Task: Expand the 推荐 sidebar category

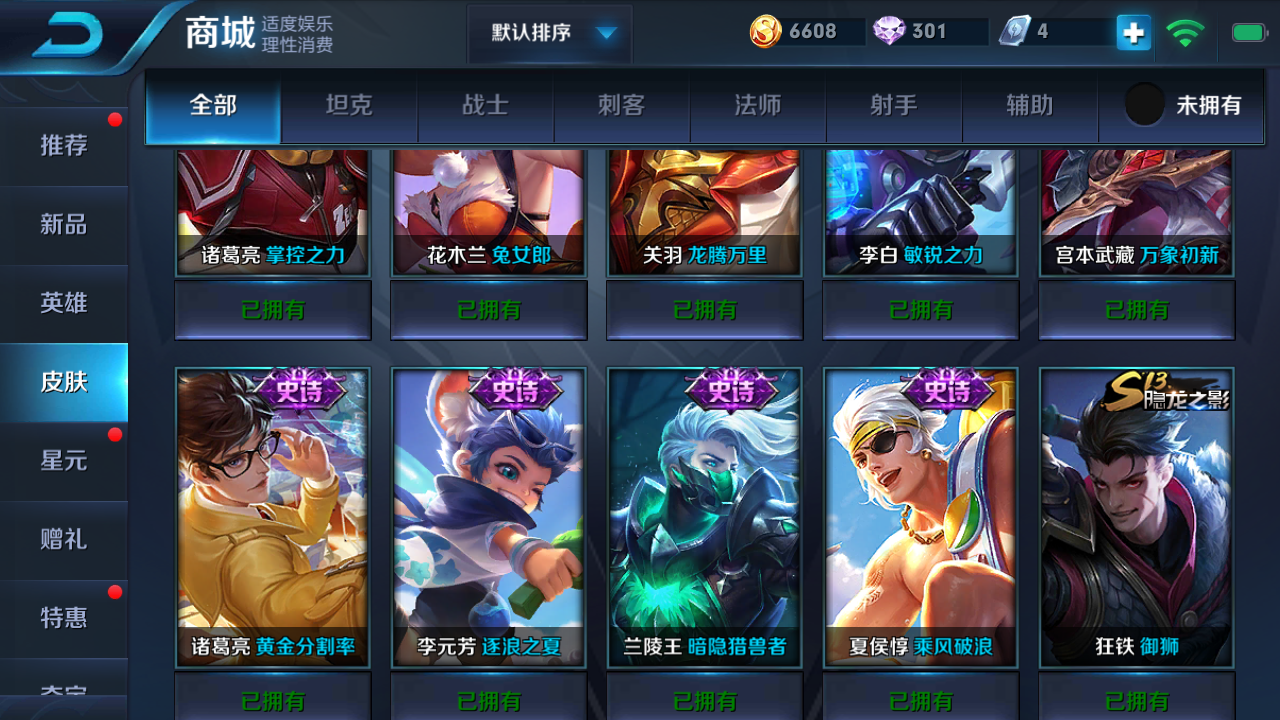Action: [60, 145]
